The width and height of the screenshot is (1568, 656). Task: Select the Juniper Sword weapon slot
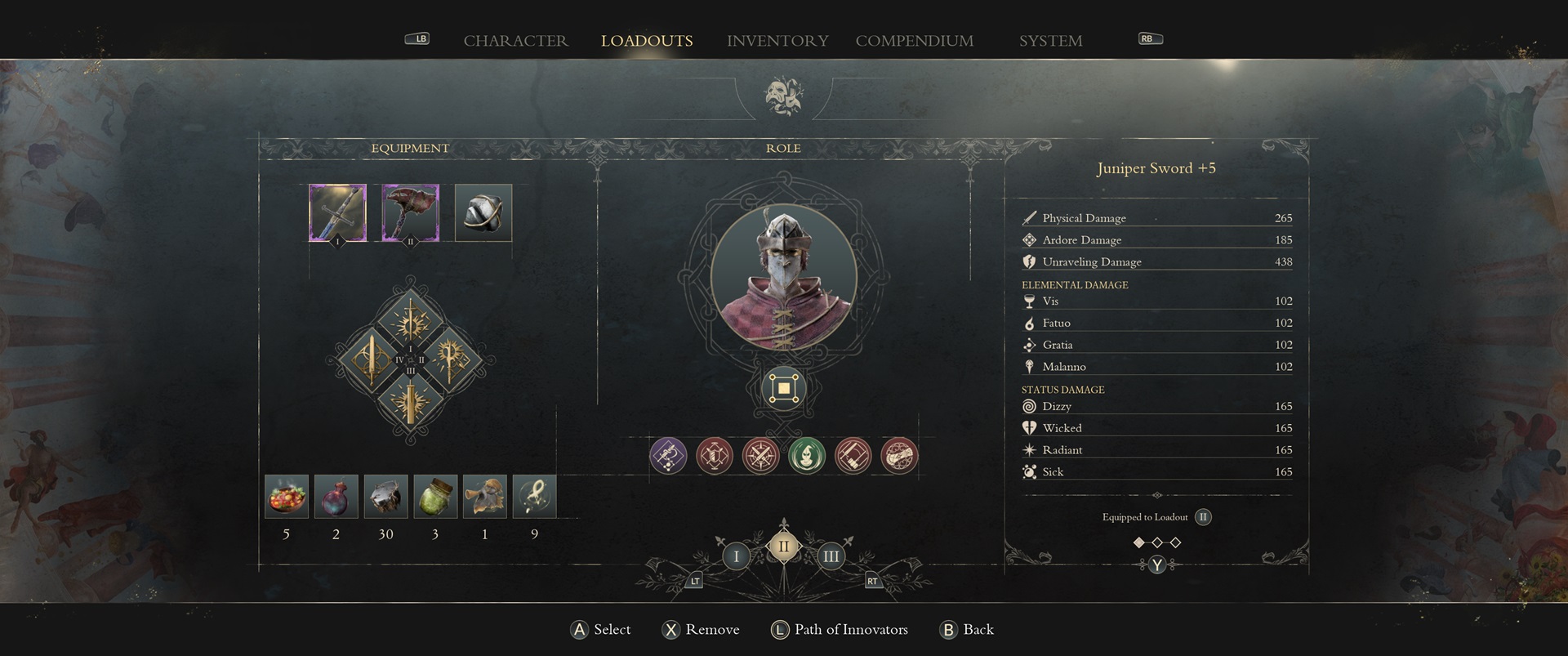(337, 213)
